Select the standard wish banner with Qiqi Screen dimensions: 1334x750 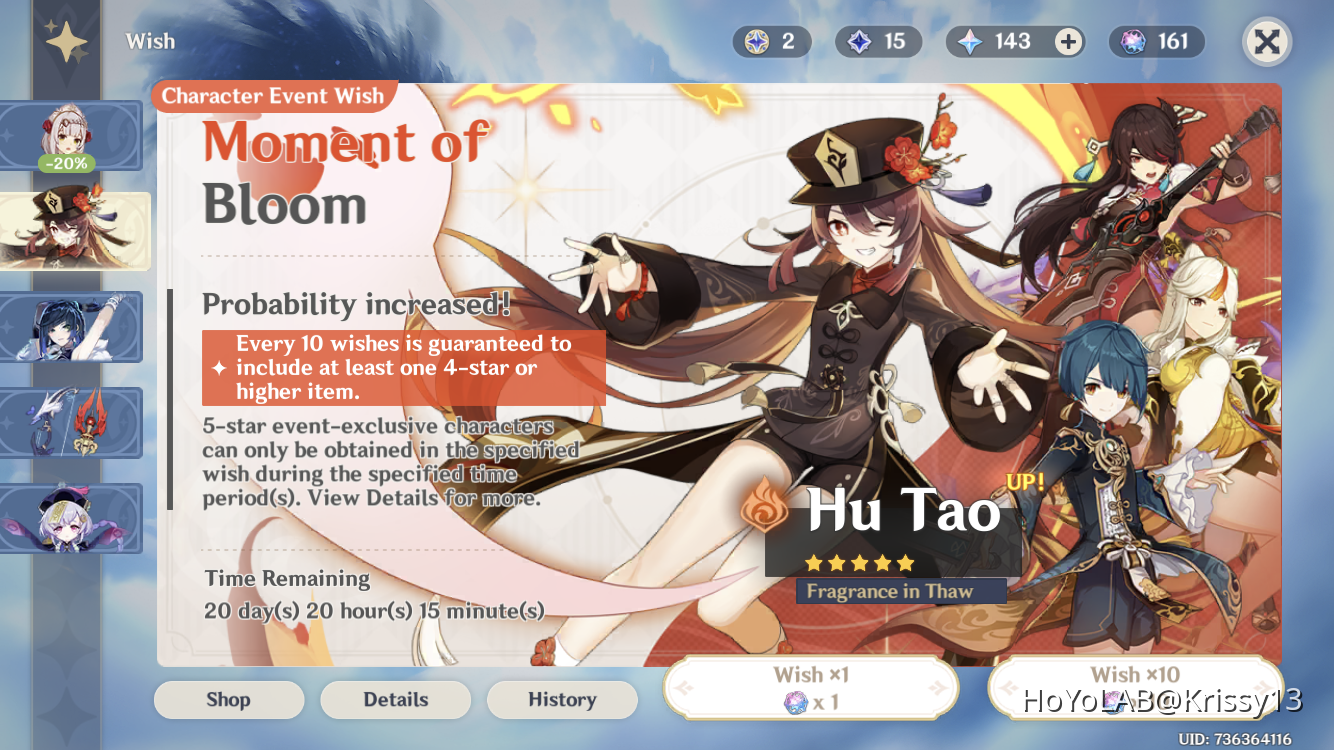tap(70, 519)
